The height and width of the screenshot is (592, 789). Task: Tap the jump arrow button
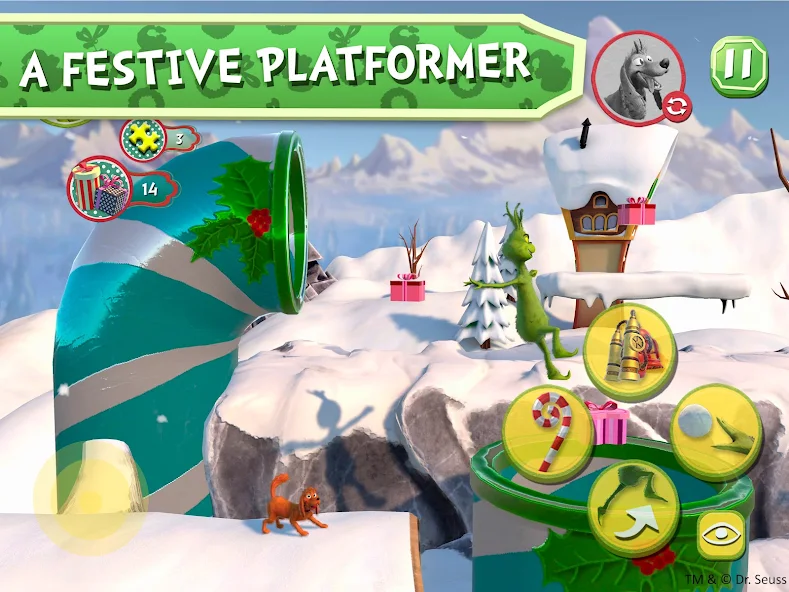tap(632, 509)
